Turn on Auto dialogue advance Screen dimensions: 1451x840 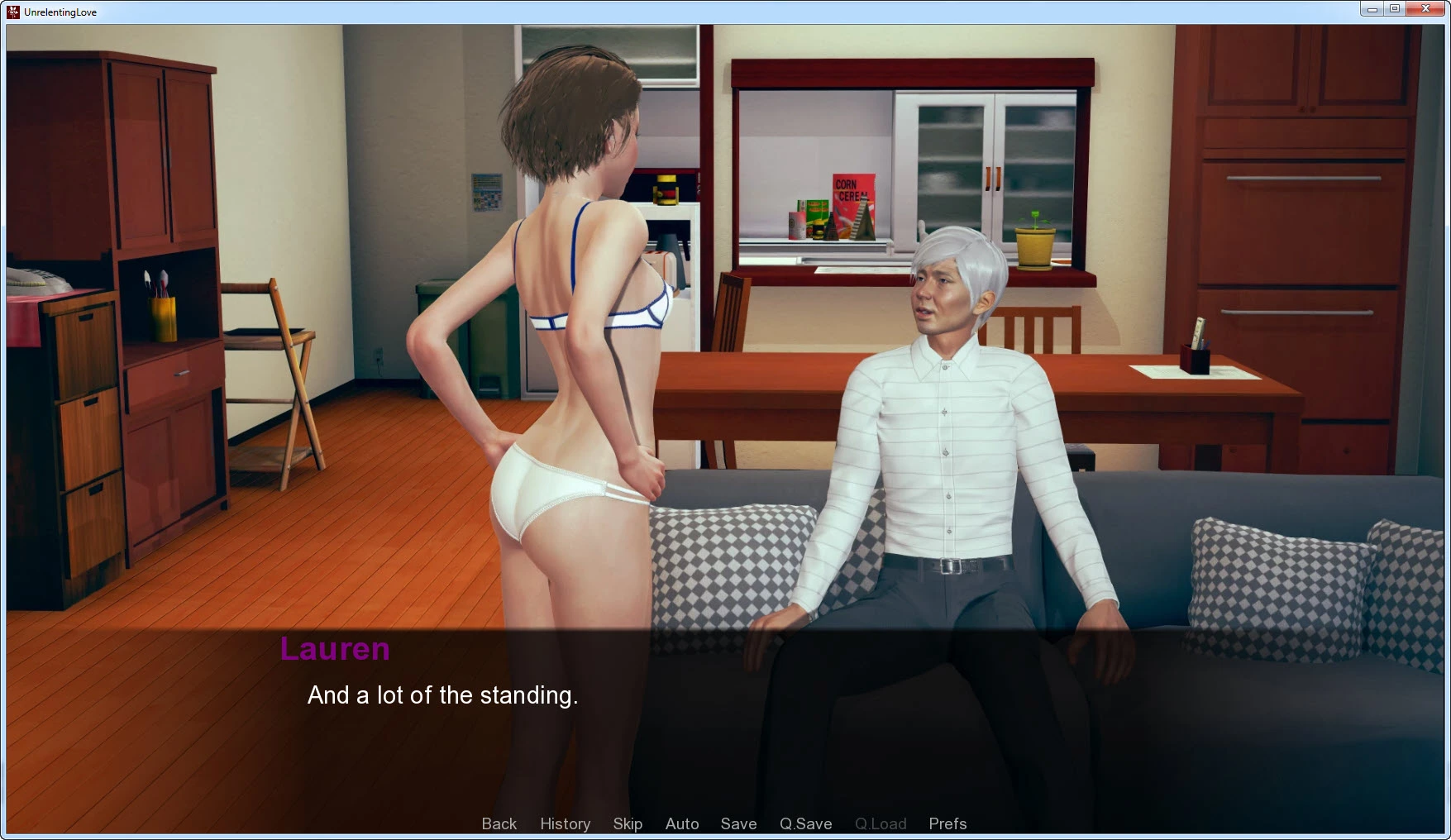pyautogui.click(x=682, y=823)
